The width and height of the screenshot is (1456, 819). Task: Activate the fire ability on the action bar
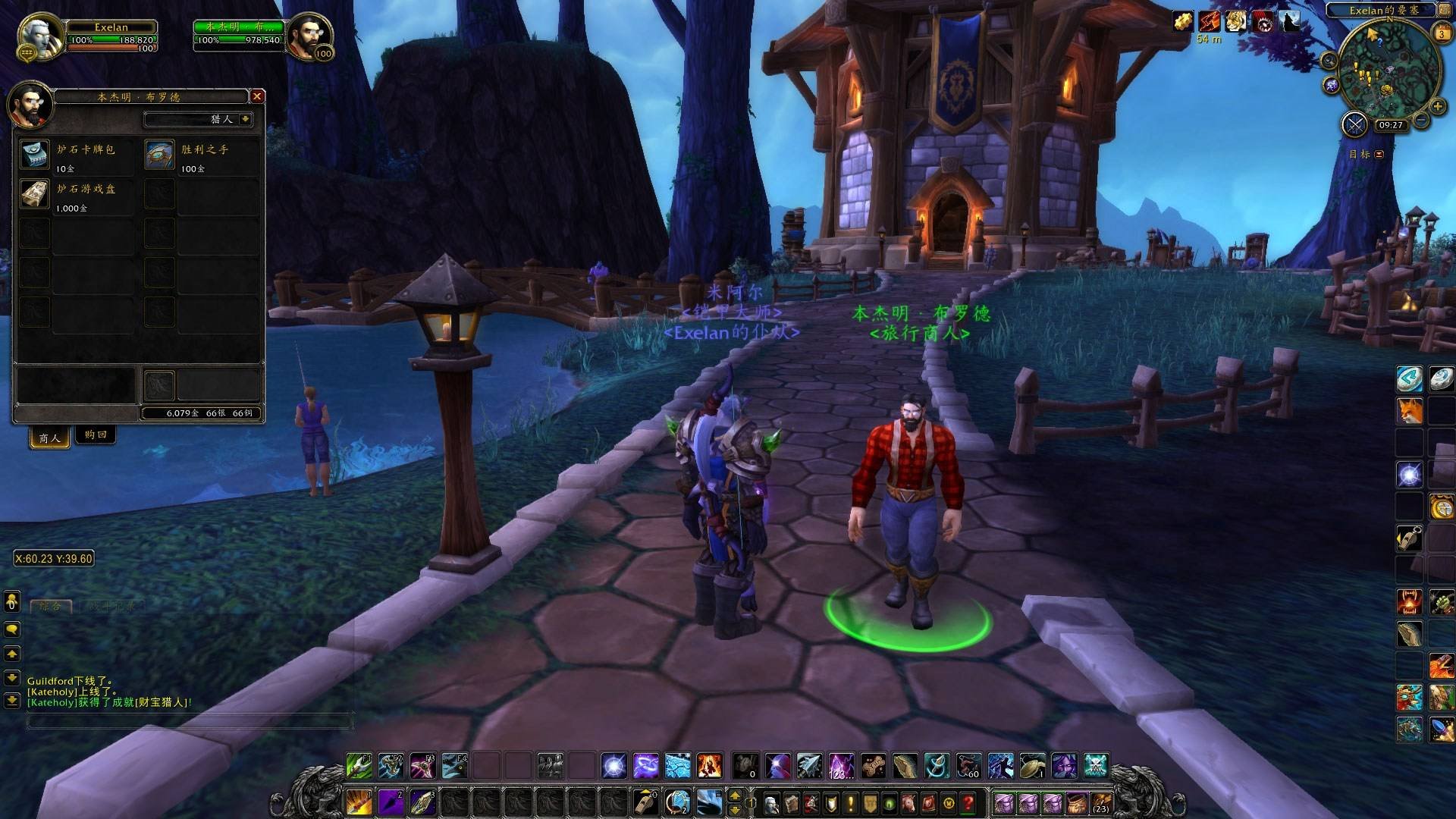point(709,766)
